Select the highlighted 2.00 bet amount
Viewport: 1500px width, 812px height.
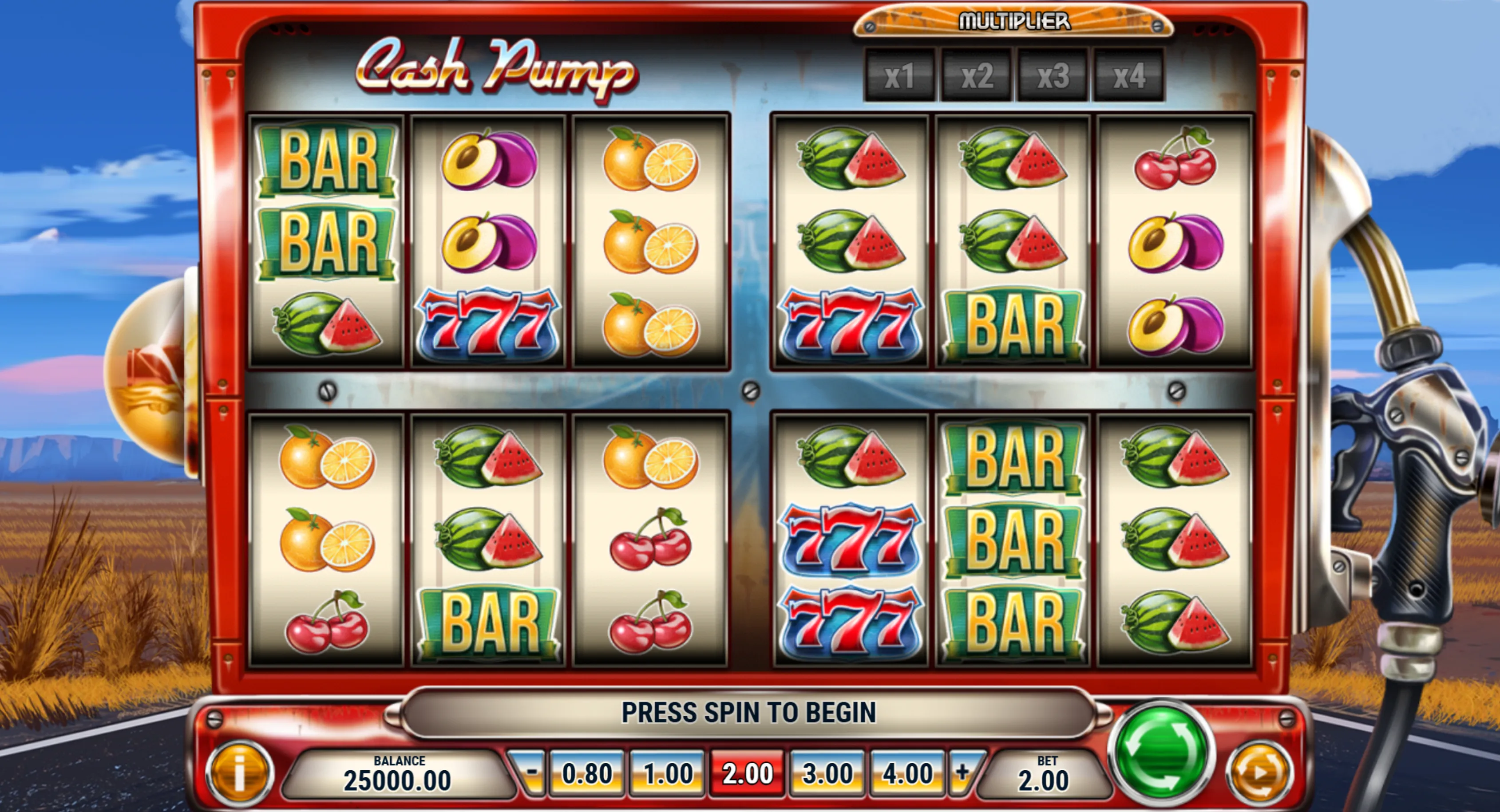748,773
